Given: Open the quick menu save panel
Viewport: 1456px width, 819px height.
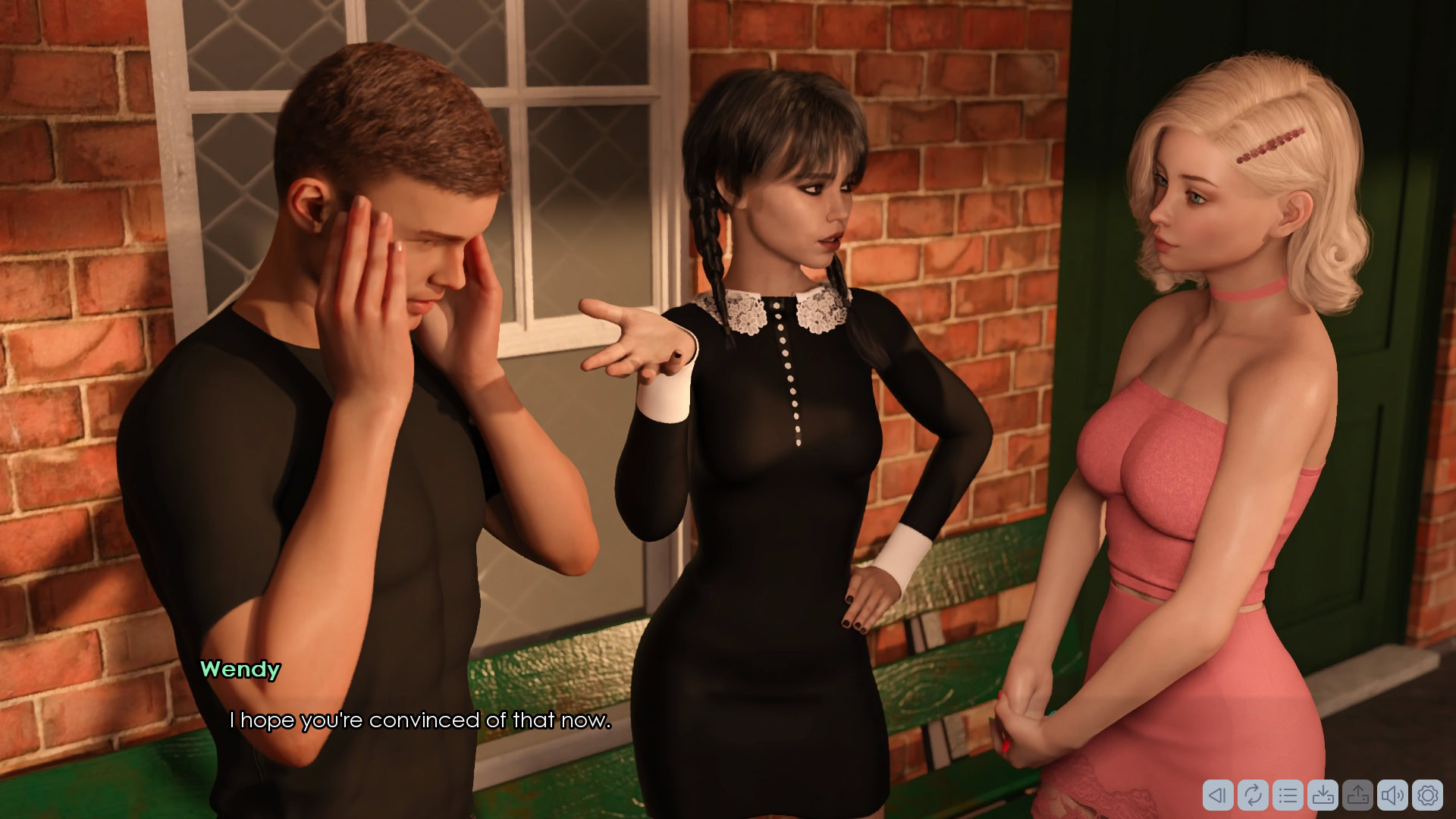Looking at the screenshot, I should (1323, 795).
